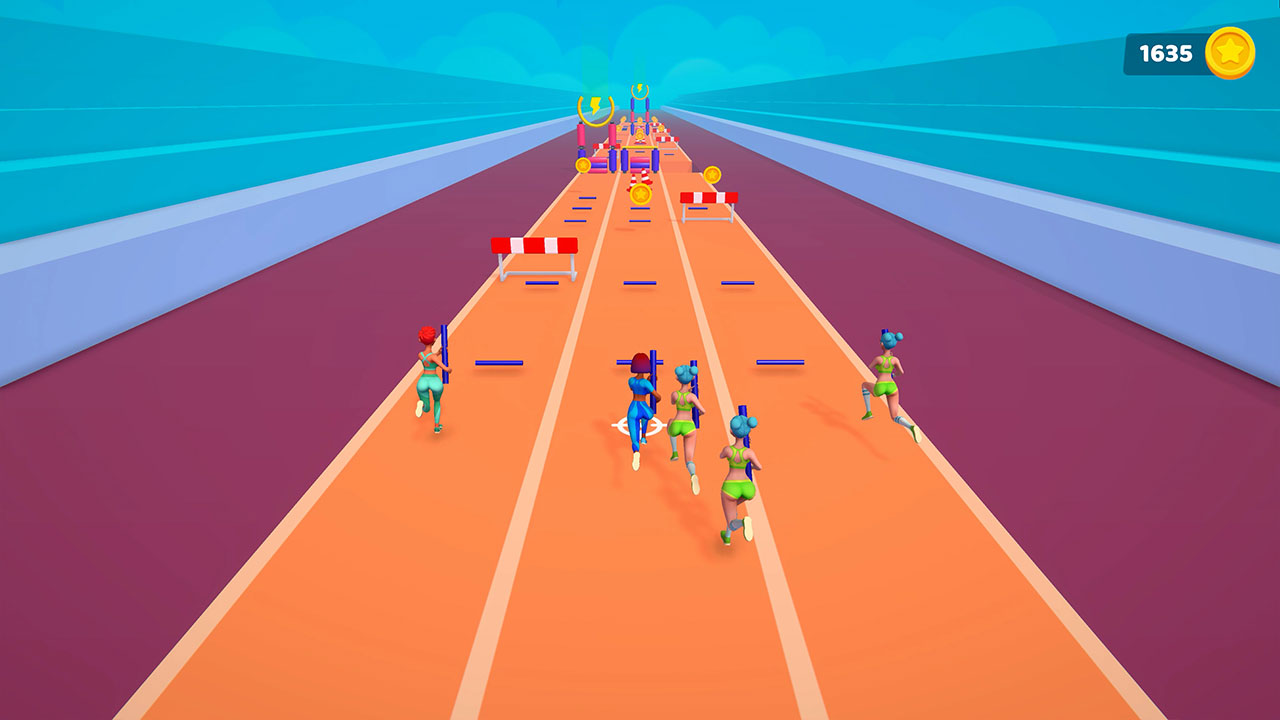Image resolution: width=1280 pixels, height=720 pixels.
Task: Click the star coin near the right lane edge
Action: 712,175
